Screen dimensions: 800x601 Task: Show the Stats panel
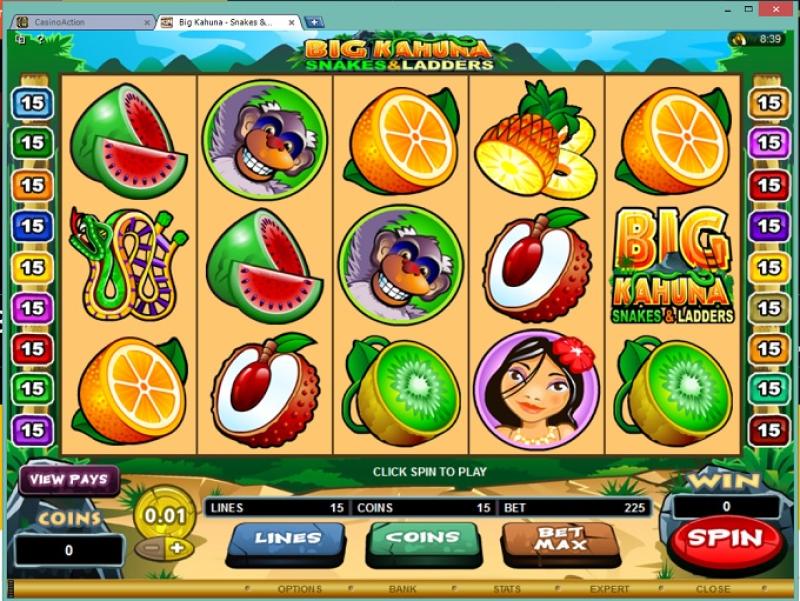pyautogui.click(x=506, y=589)
